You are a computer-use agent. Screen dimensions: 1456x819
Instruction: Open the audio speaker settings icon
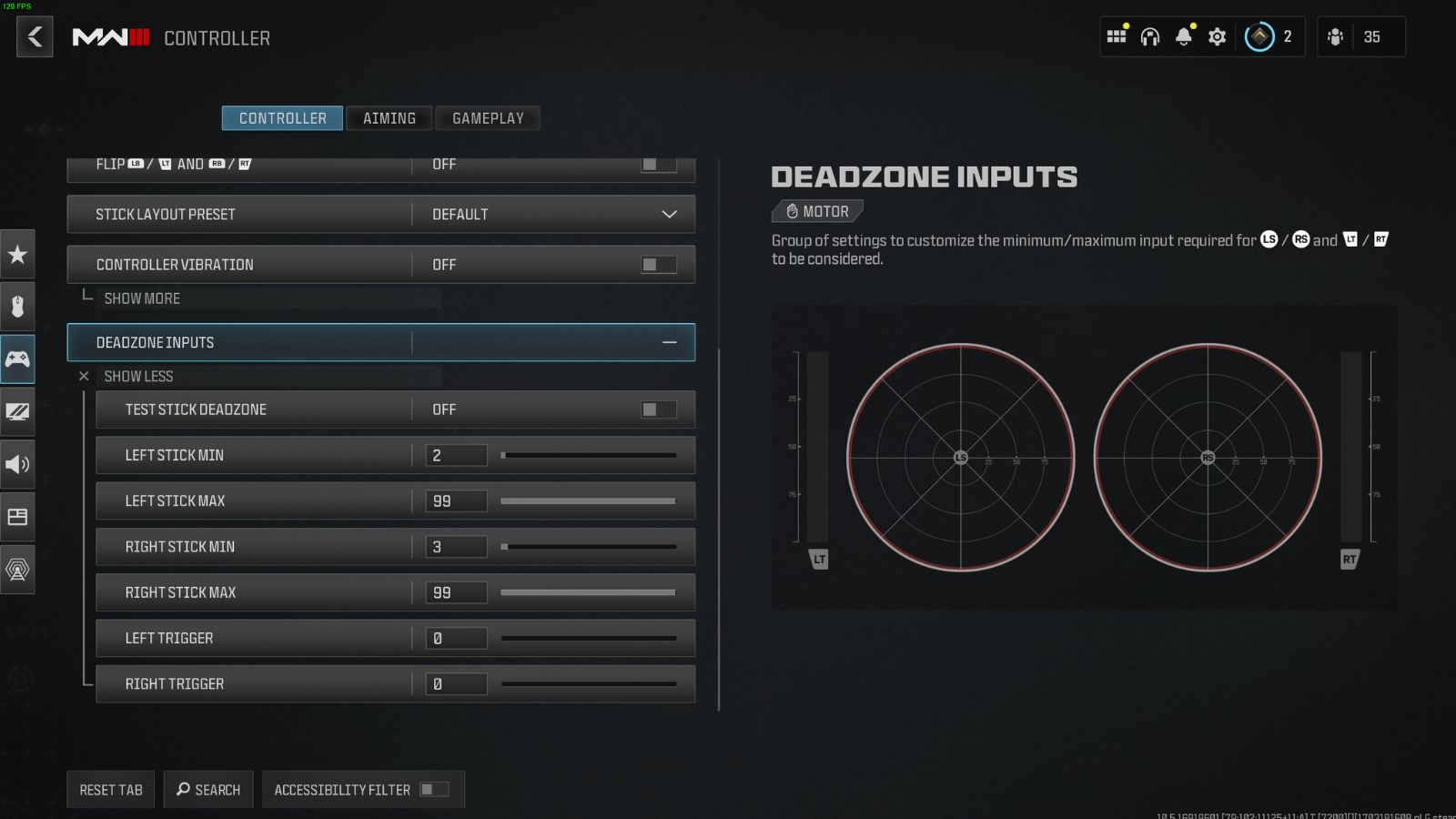pyautogui.click(x=17, y=464)
